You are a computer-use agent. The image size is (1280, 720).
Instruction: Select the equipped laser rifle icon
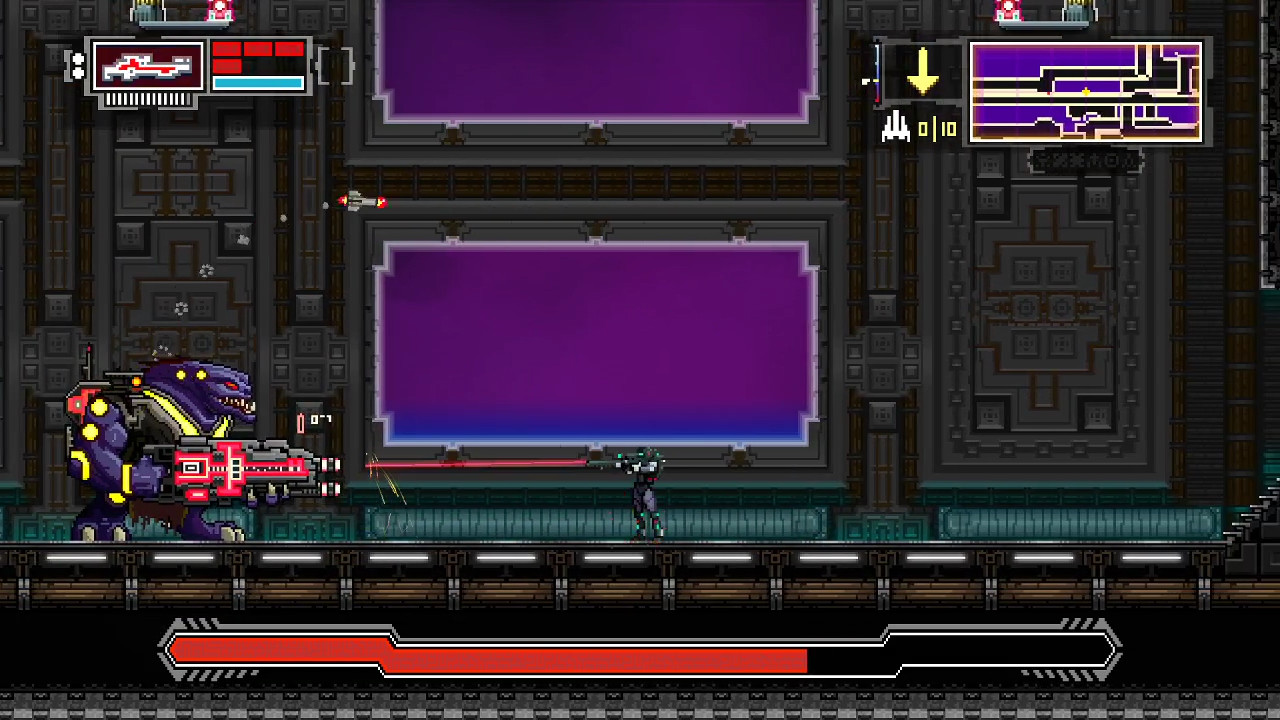pyautogui.click(x=147, y=65)
